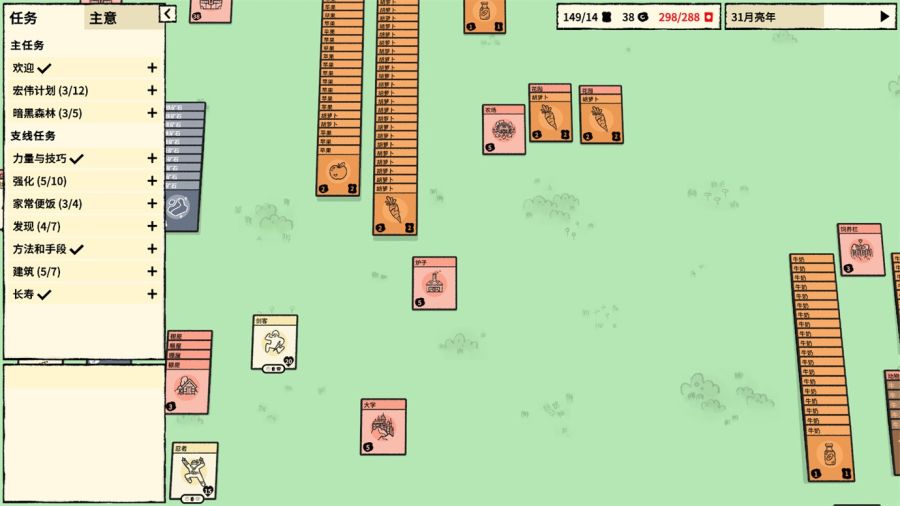
Task: Expand the 宏伟计划 (3/12) quest group
Action: click(x=152, y=91)
